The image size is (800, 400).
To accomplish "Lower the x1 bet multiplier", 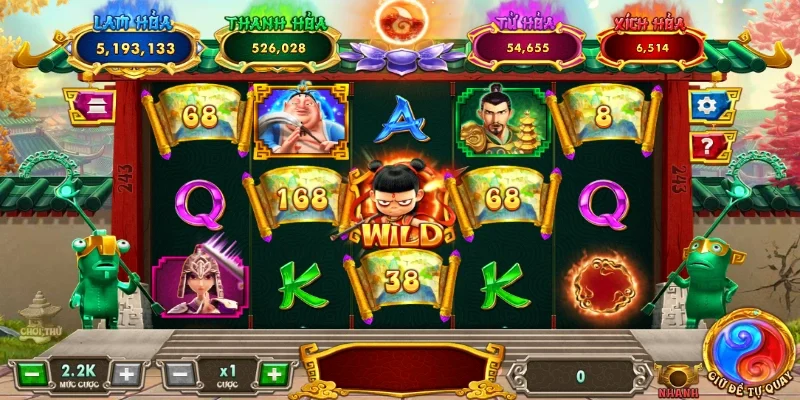I will tap(177, 375).
